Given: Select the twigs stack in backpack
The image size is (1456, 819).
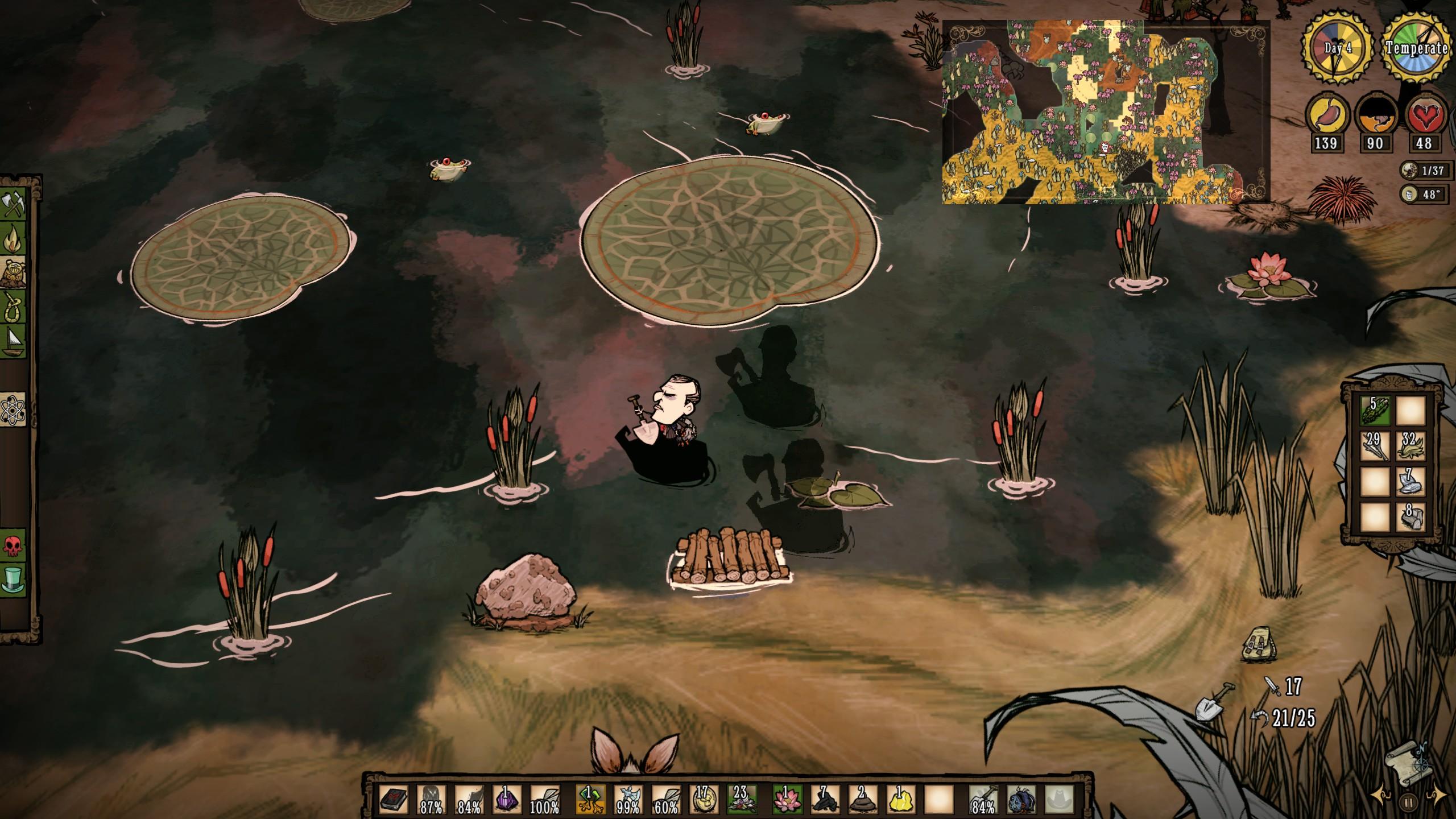Looking at the screenshot, I should click(1375, 445).
